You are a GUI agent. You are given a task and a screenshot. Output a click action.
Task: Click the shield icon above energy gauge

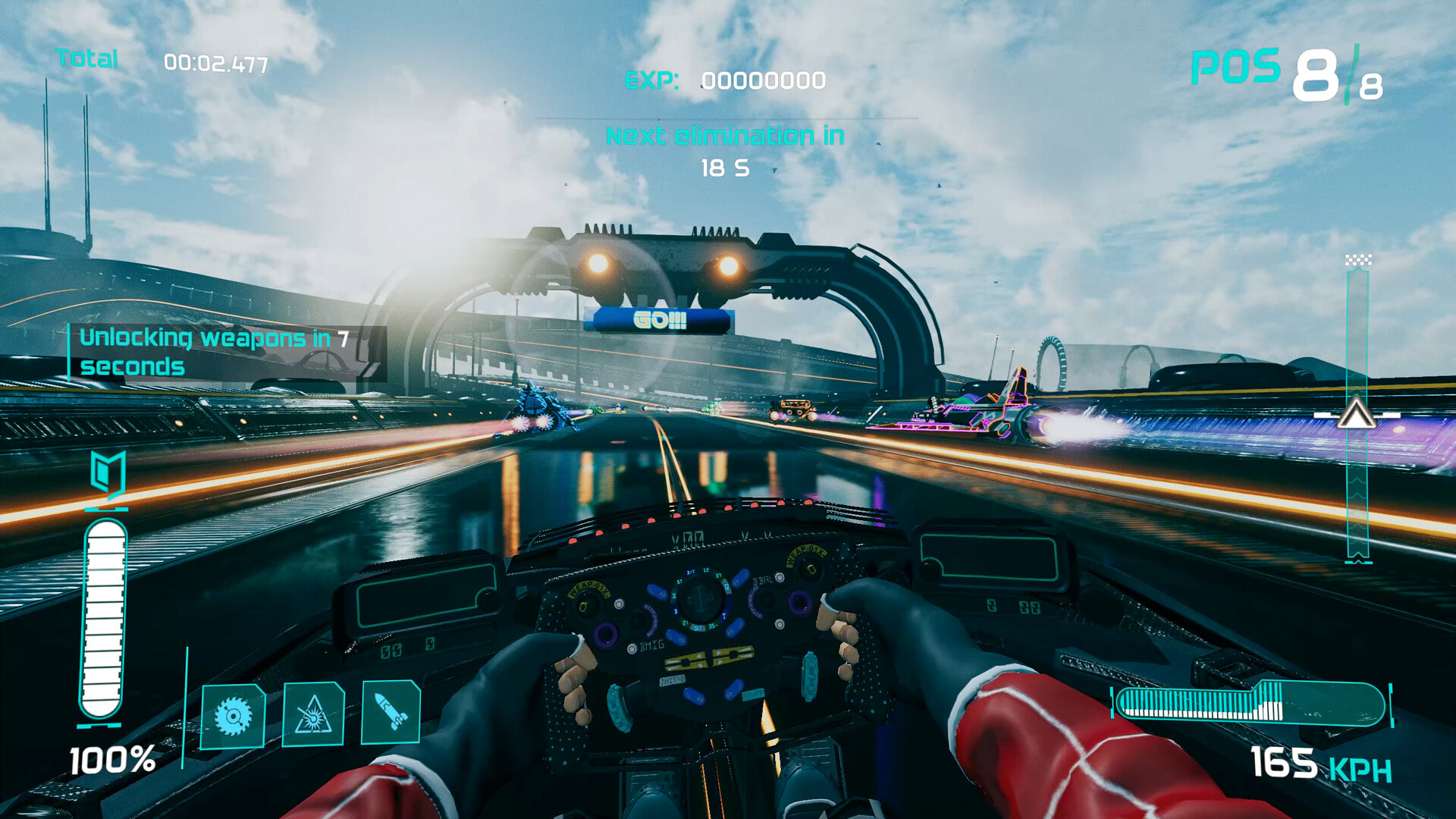107,474
